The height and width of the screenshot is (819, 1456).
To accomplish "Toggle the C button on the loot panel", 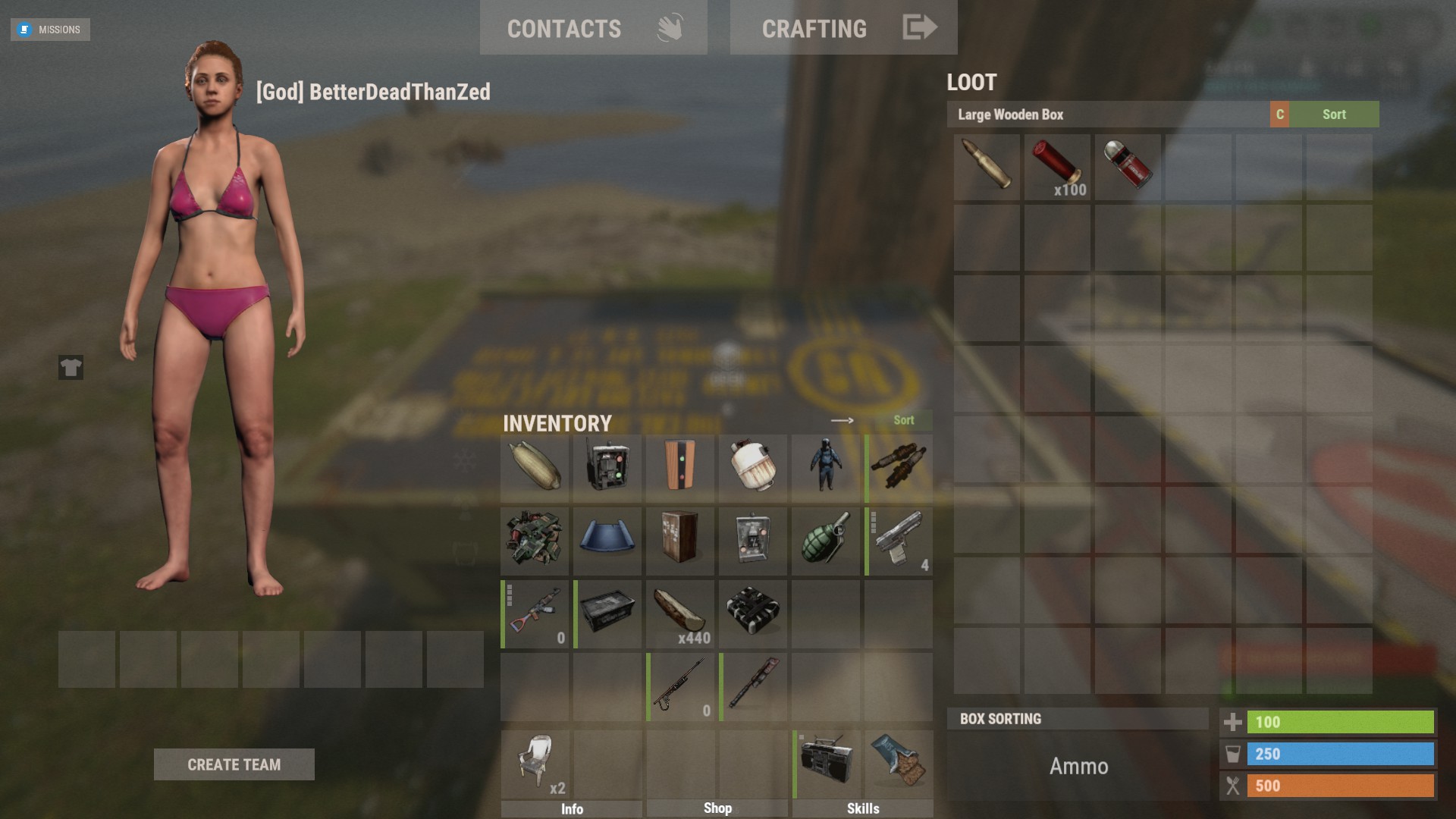I will pyautogui.click(x=1279, y=115).
